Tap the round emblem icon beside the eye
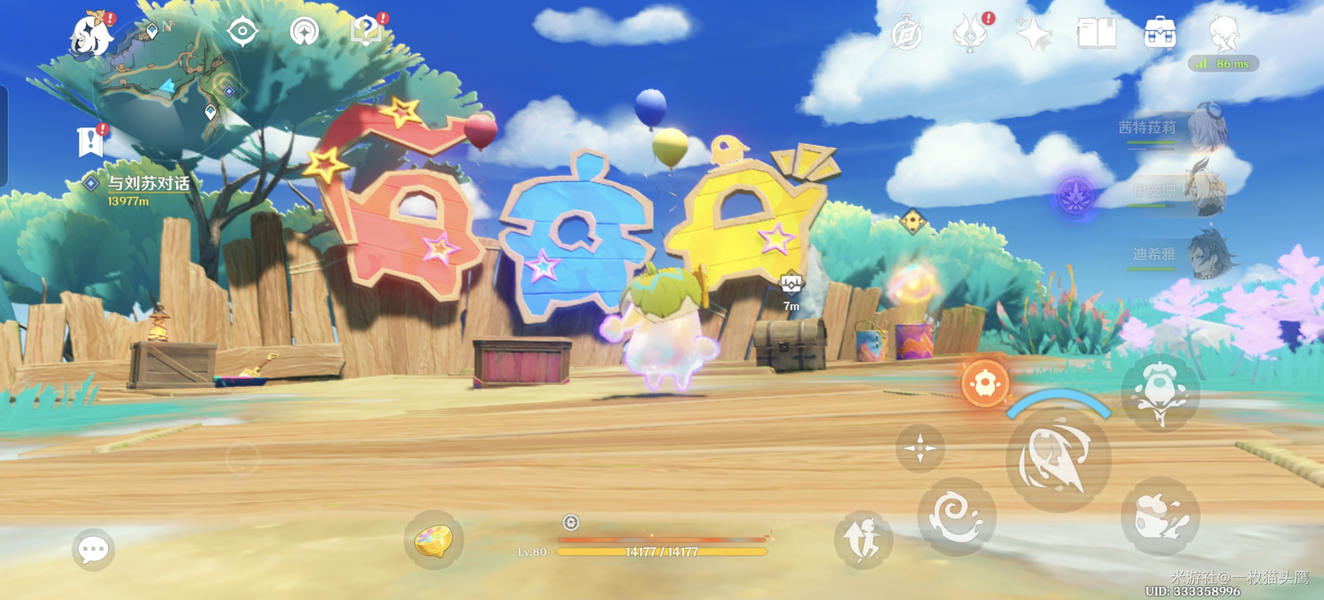 click(304, 32)
